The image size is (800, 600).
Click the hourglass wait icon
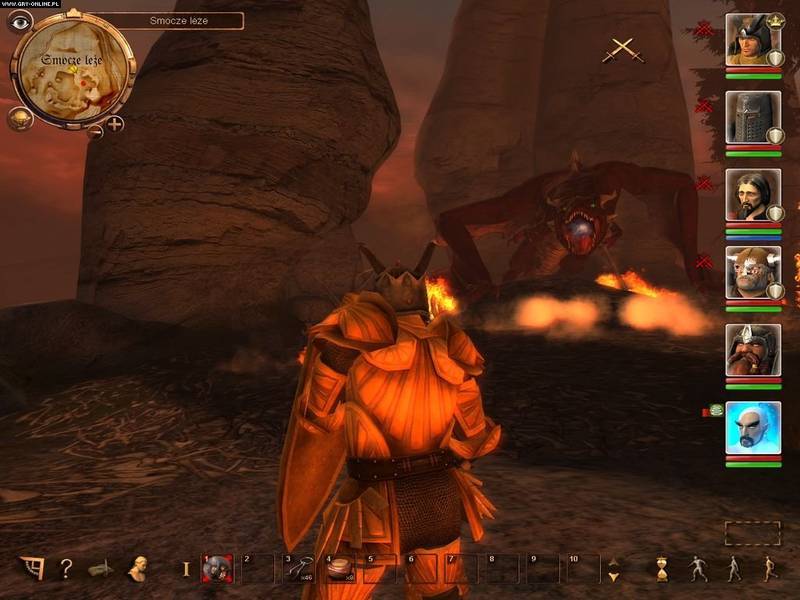coord(663,569)
